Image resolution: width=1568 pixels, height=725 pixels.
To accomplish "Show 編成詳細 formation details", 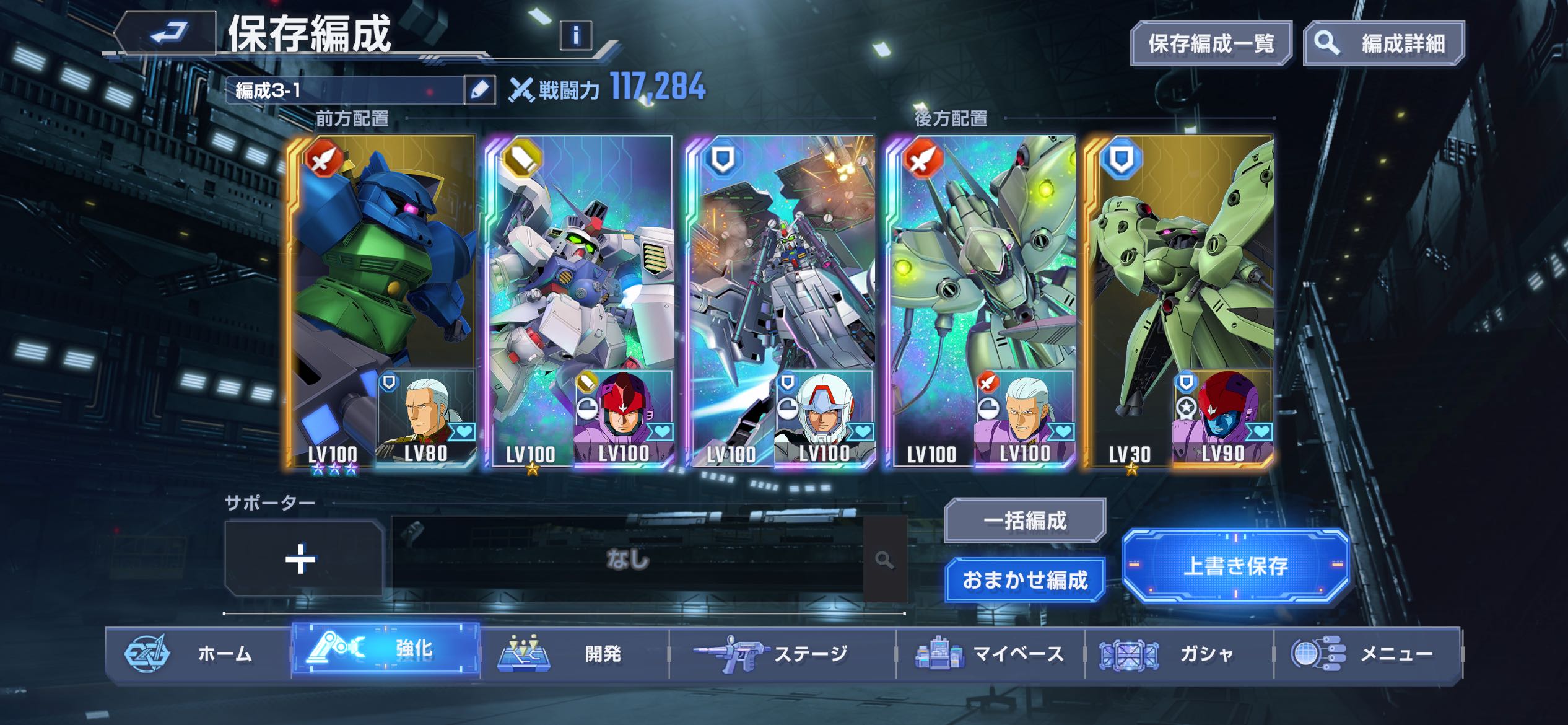I will pyautogui.click(x=1384, y=43).
